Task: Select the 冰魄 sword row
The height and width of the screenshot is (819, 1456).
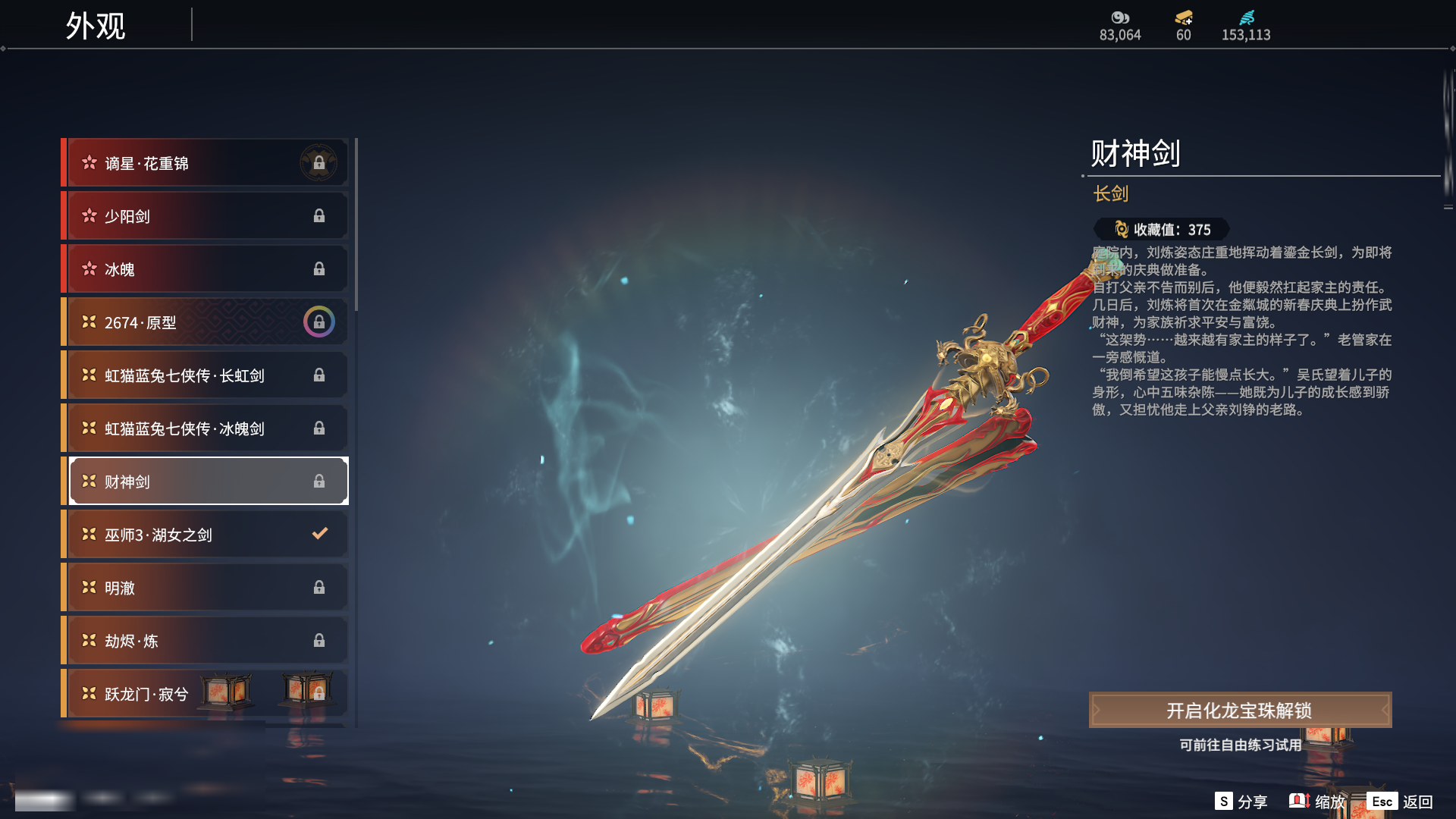Action: click(x=206, y=269)
